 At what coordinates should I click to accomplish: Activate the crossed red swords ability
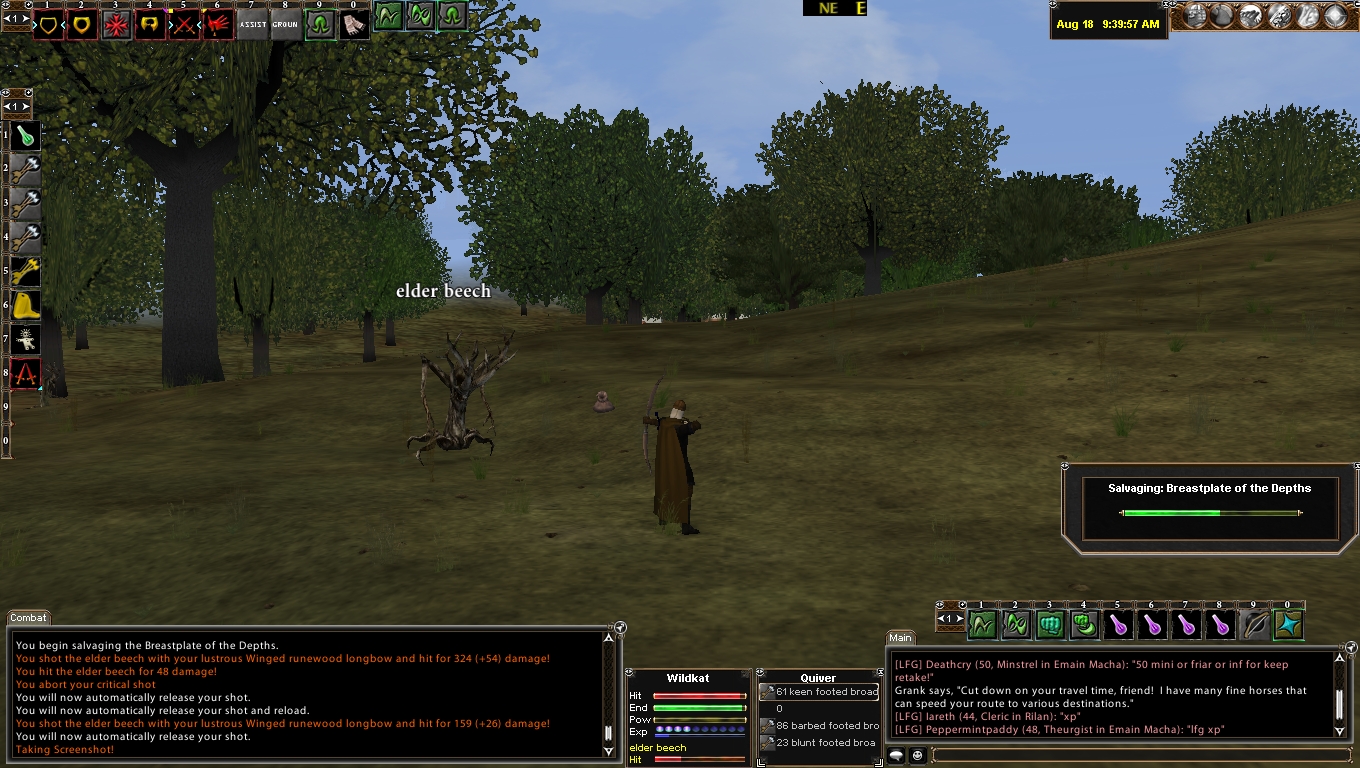184,25
